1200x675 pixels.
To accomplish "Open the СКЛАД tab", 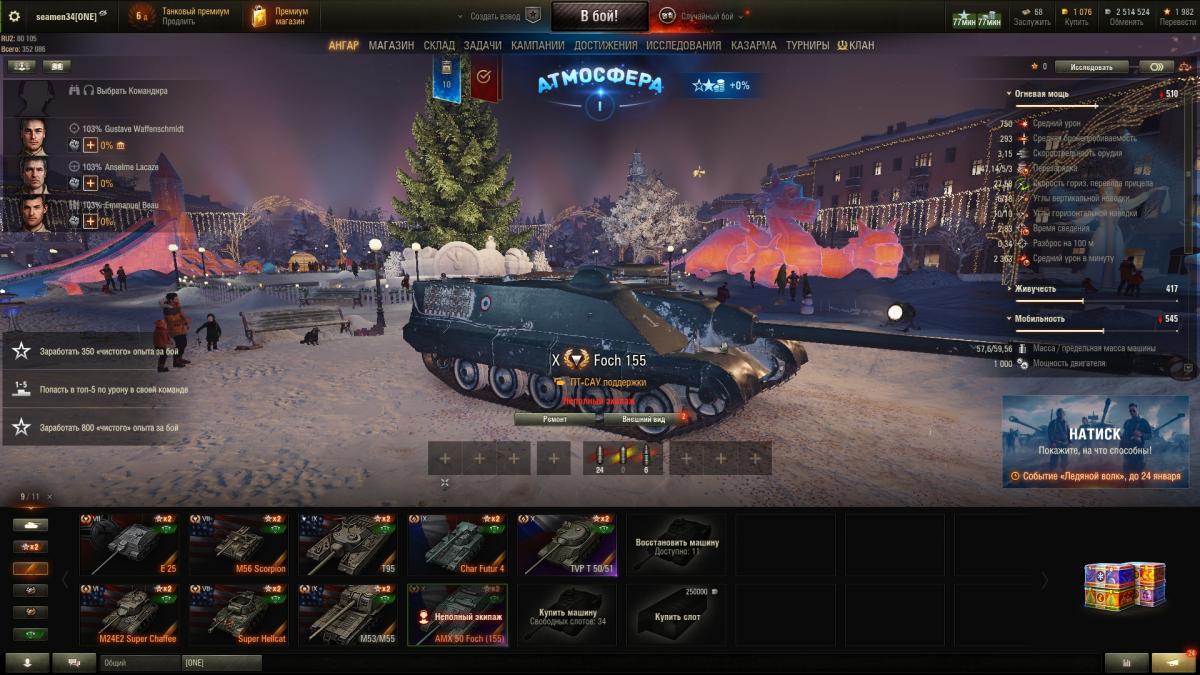I will 439,45.
